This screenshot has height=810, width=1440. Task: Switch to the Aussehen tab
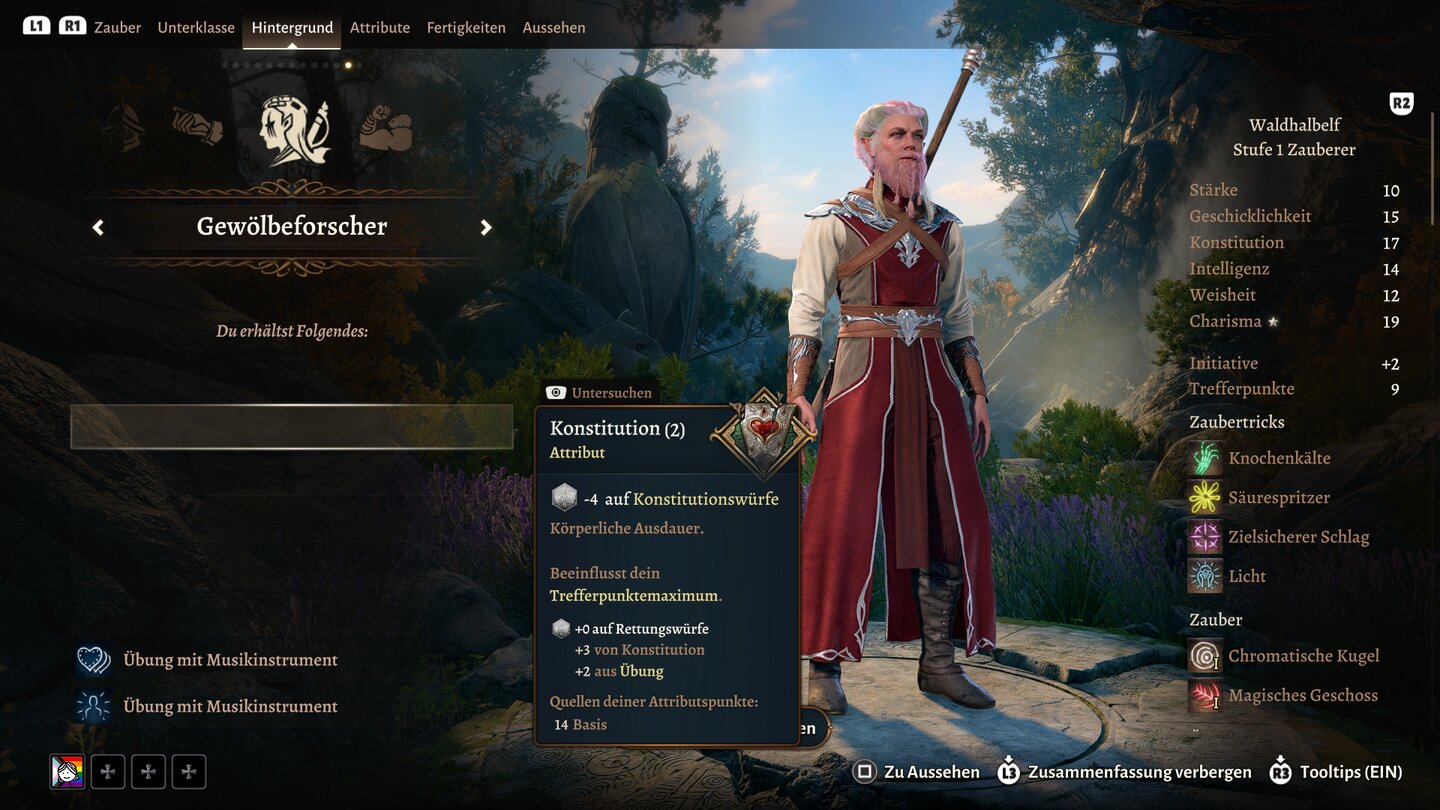[x=554, y=27]
